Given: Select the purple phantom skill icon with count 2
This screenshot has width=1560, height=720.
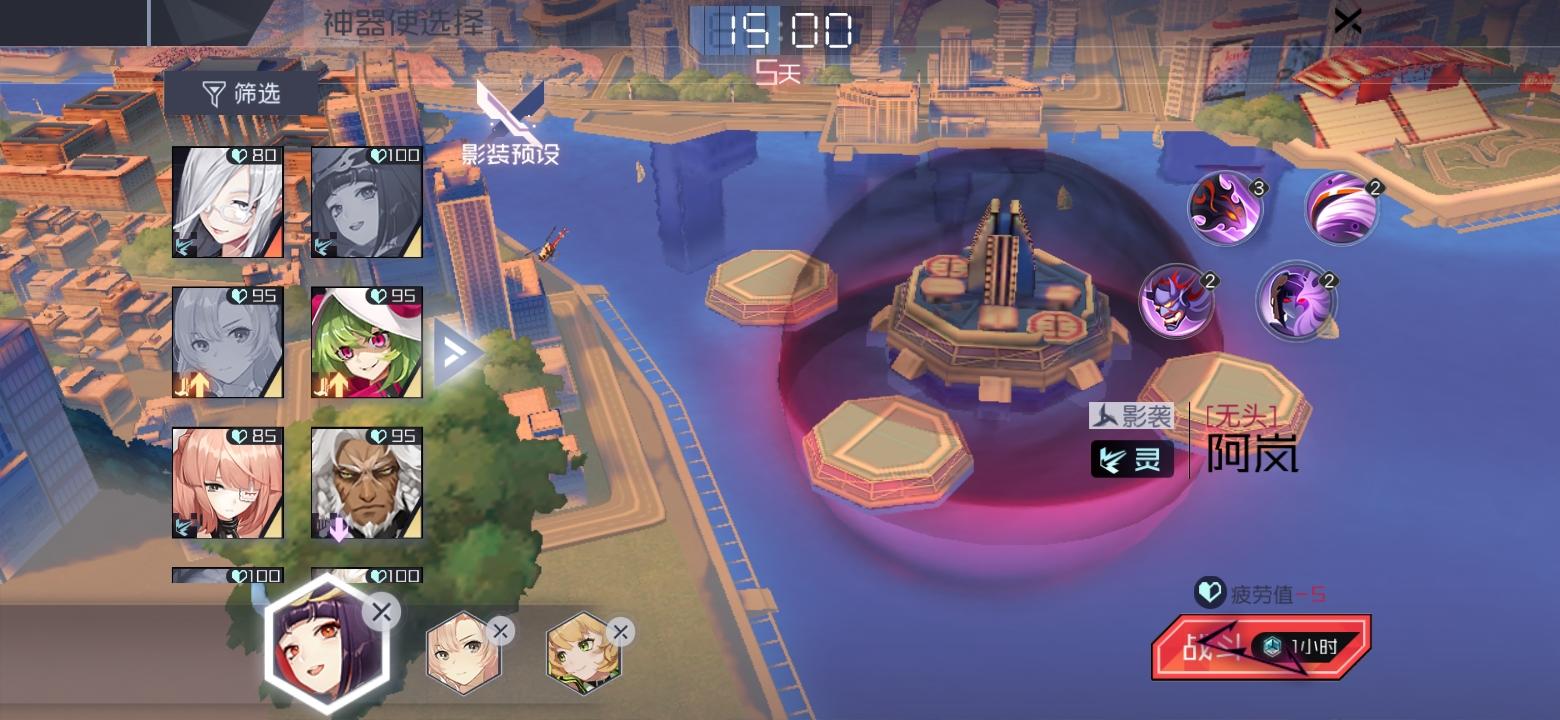Looking at the screenshot, I should pos(1297,298).
